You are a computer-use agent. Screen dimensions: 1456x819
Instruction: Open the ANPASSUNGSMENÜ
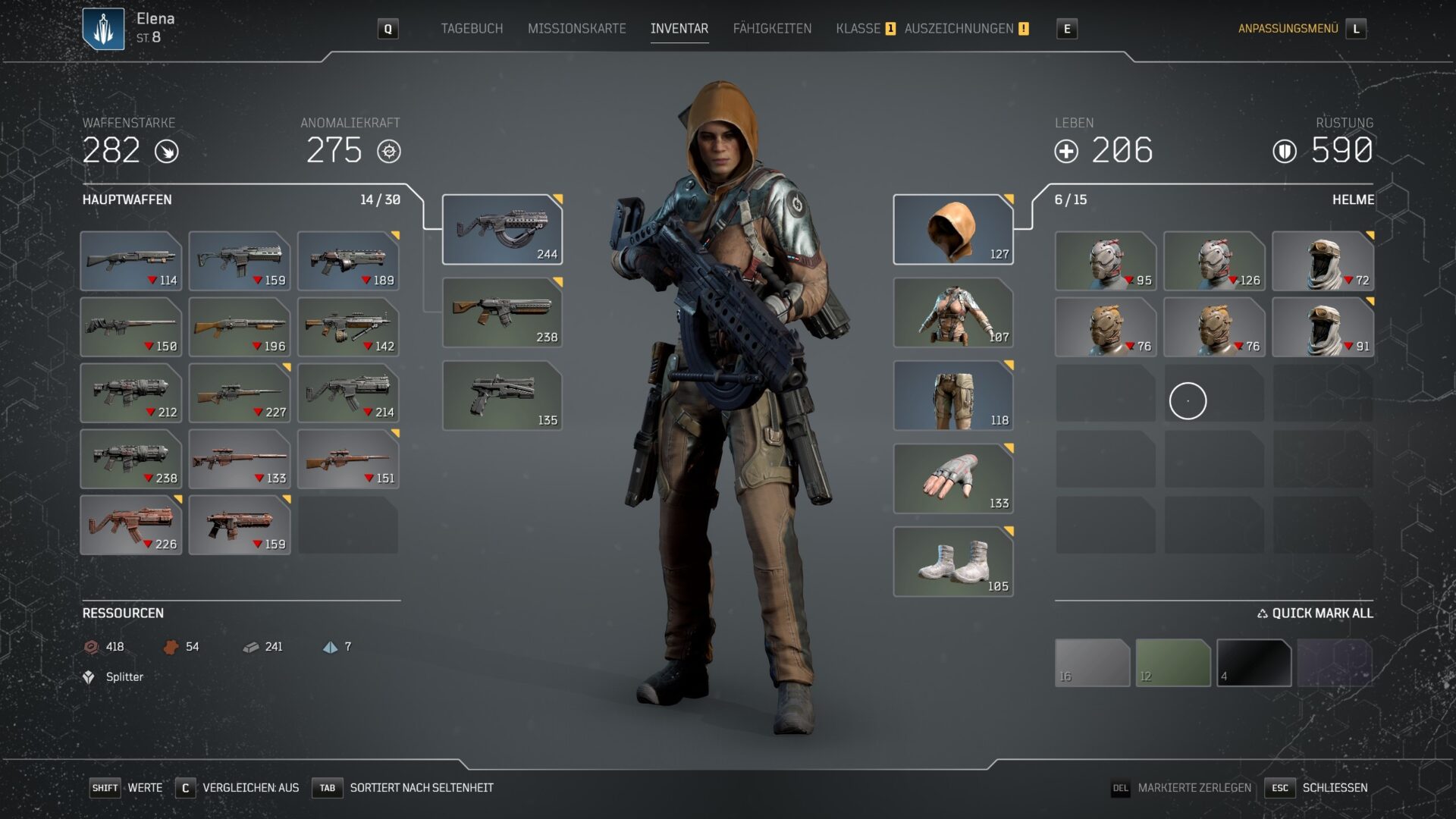point(1288,29)
